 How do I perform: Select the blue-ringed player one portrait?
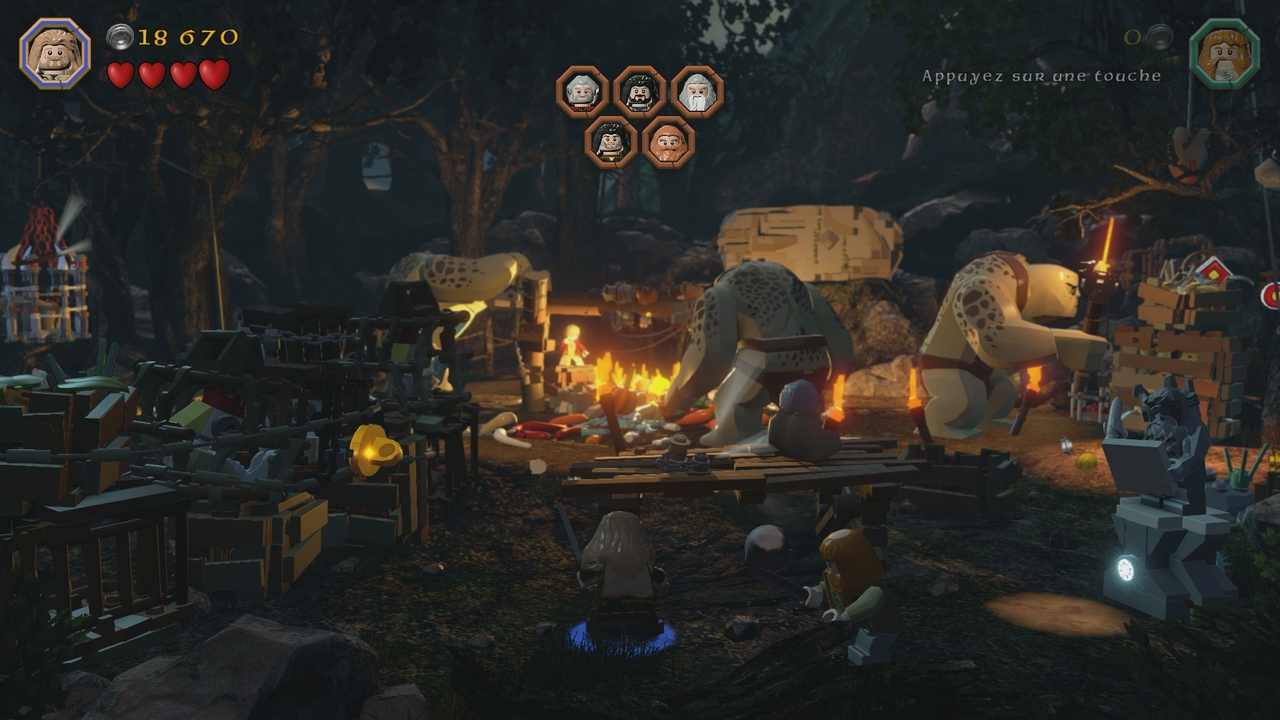55,54
